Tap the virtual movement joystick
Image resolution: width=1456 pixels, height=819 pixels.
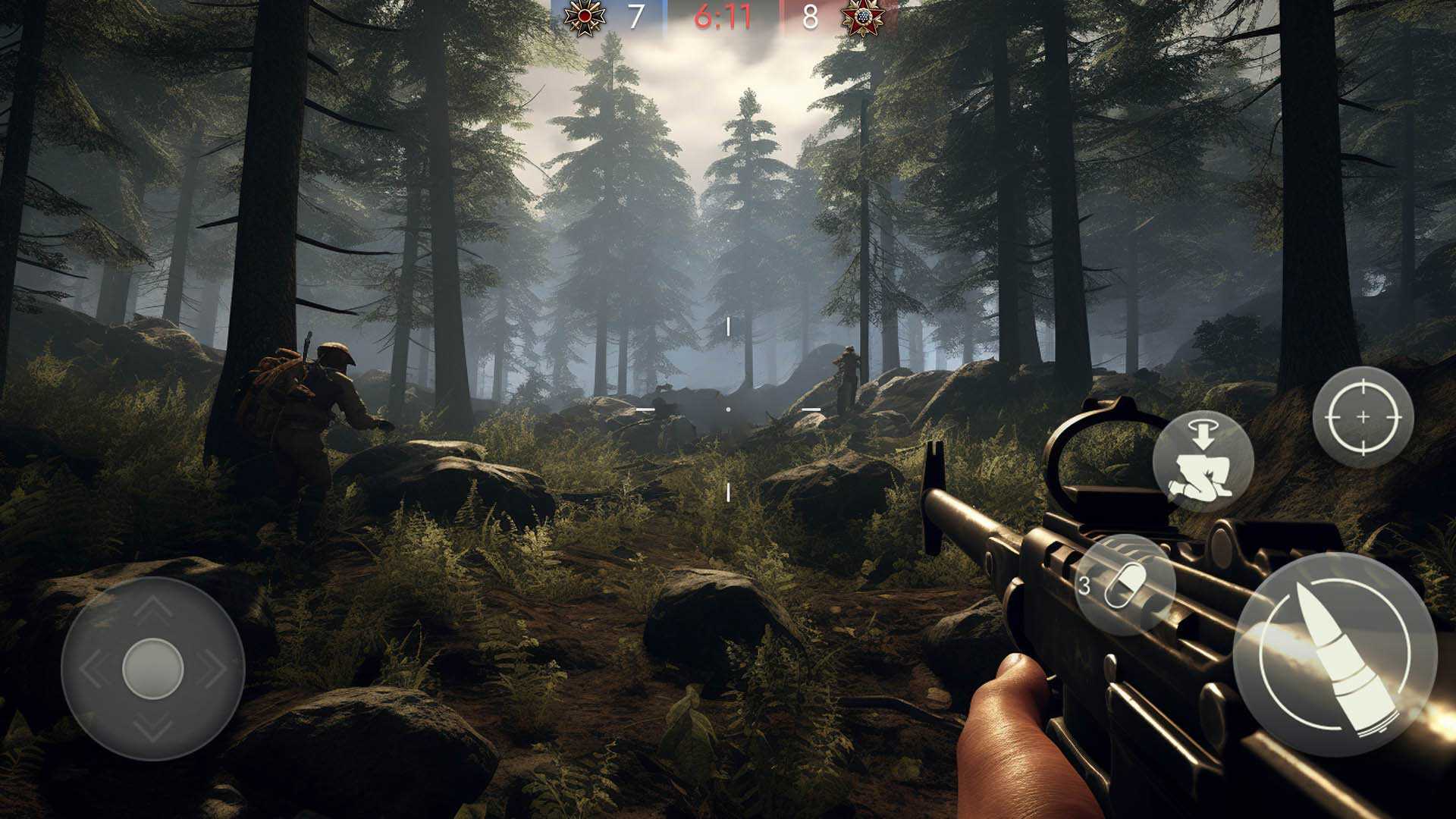[x=152, y=668]
